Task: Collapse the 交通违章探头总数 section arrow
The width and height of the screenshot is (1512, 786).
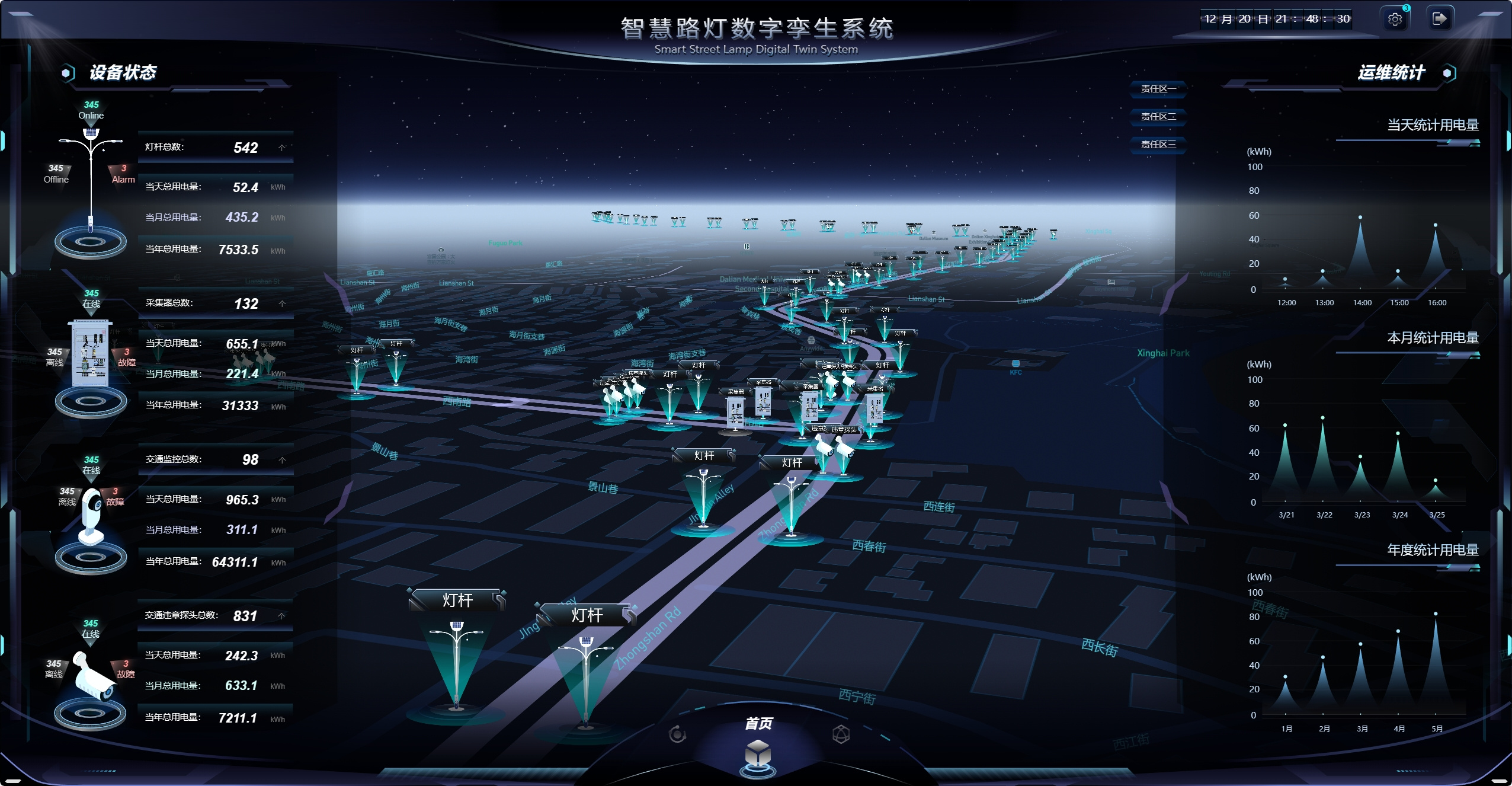Action: coord(282,615)
